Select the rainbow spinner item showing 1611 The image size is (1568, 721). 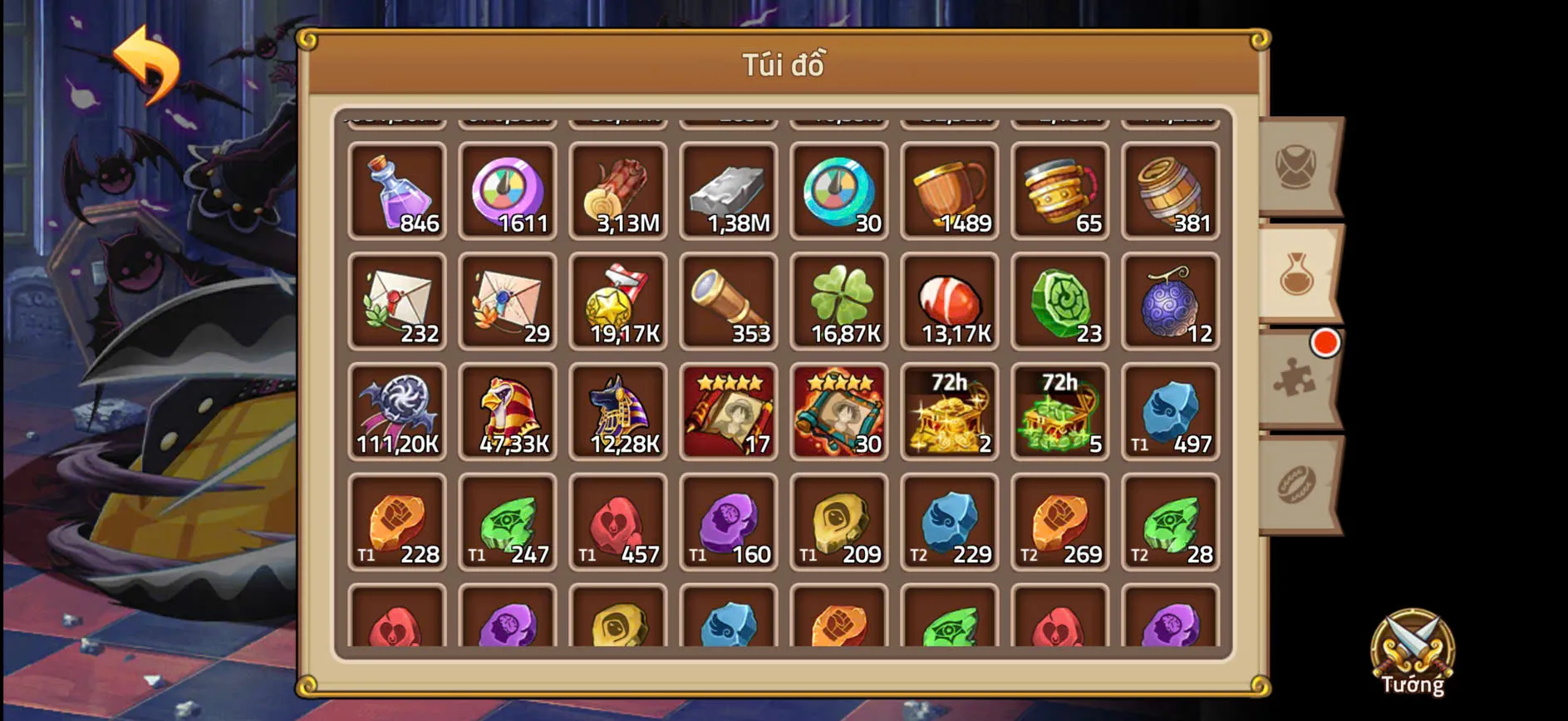click(508, 193)
